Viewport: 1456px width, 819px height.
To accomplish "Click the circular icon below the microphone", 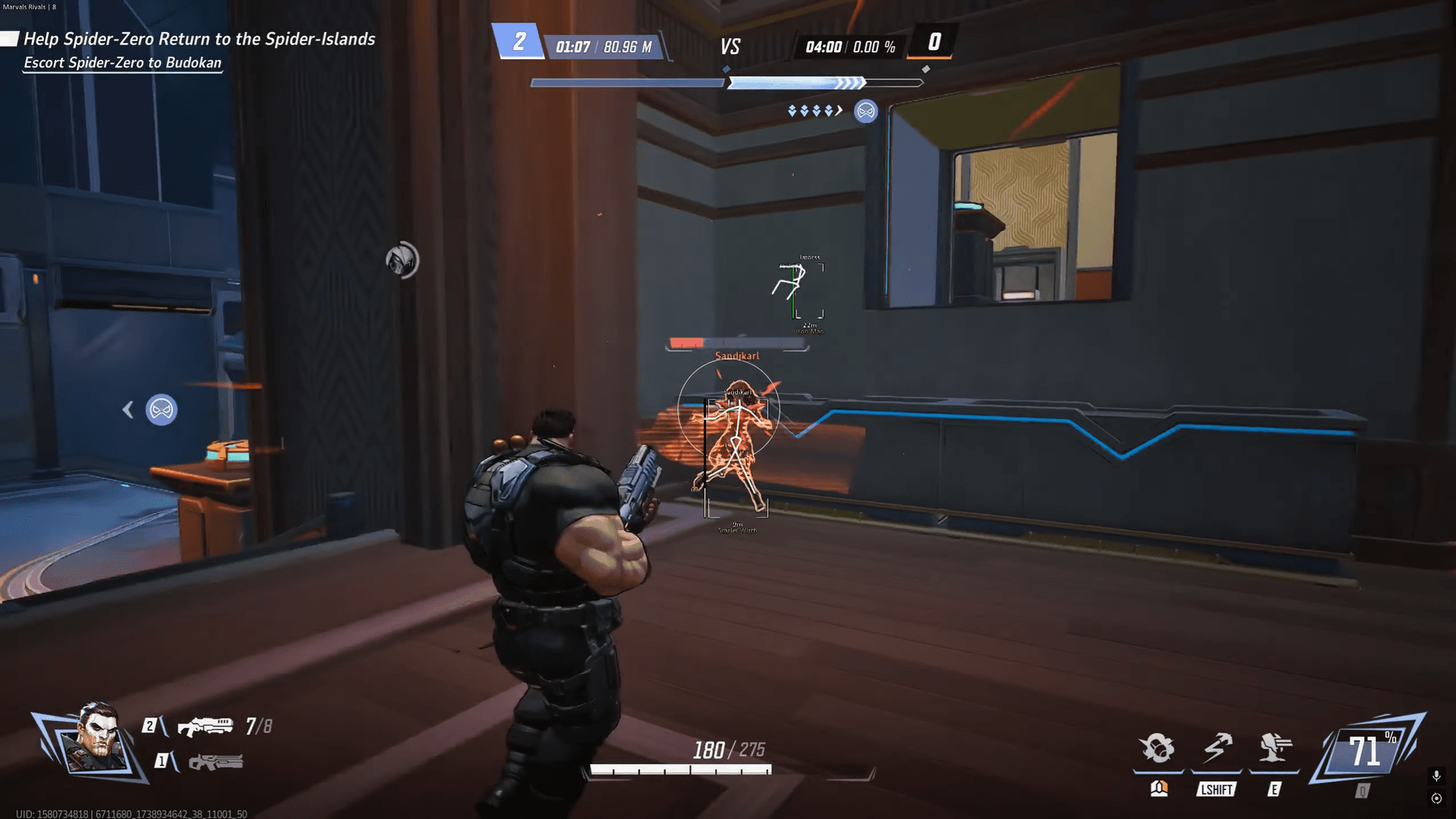I will tap(1436, 799).
